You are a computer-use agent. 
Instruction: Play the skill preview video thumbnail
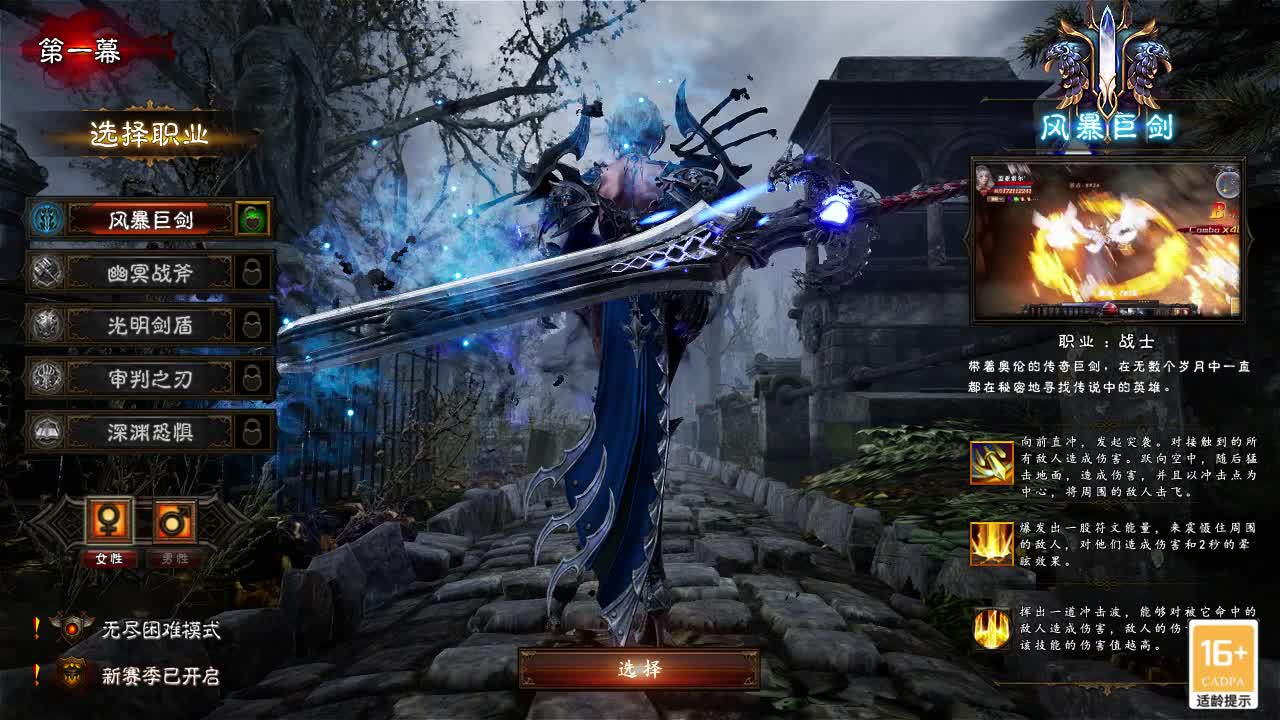1107,240
